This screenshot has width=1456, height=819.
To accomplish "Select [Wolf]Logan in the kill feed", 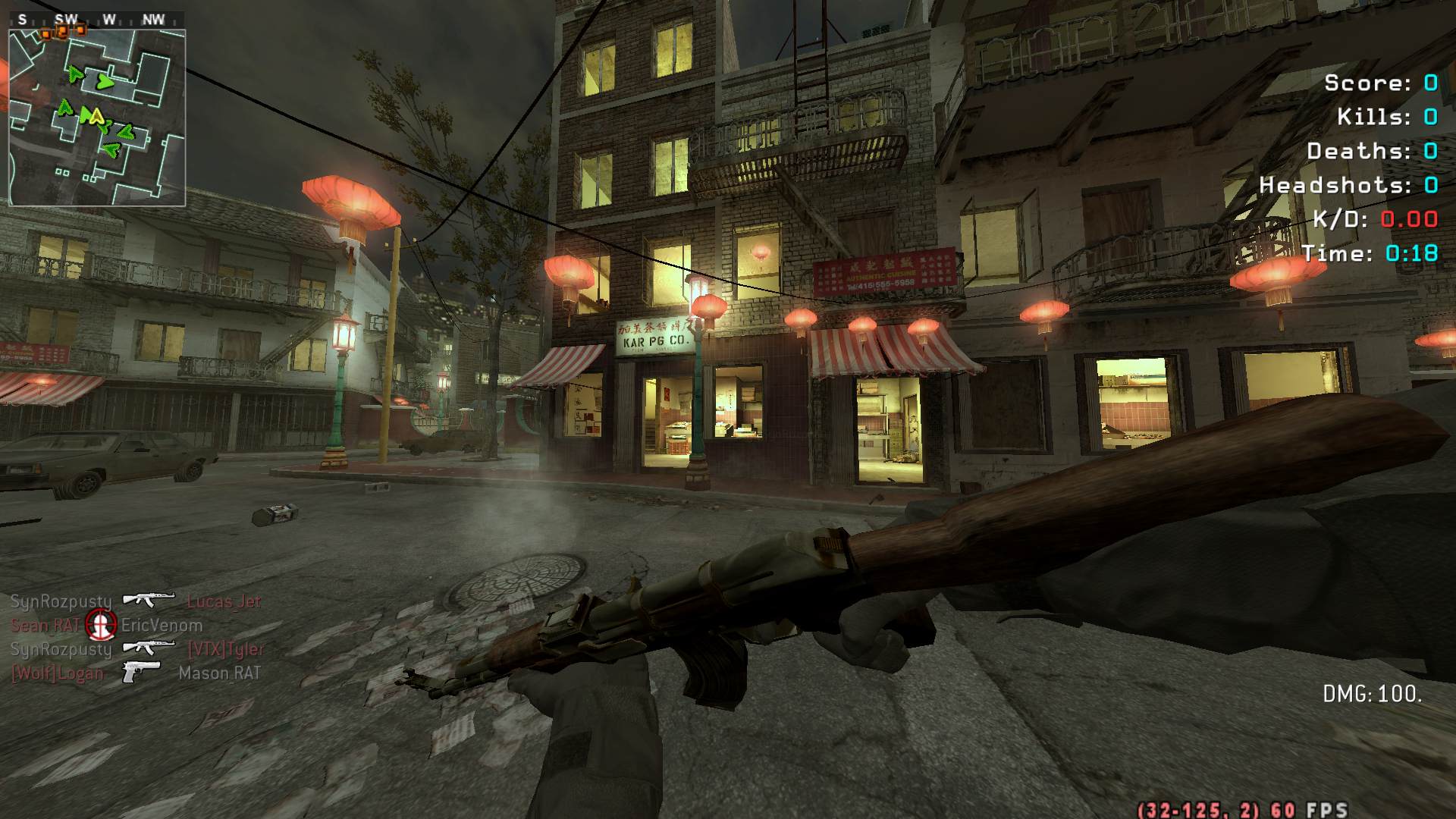I will [57, 673].
